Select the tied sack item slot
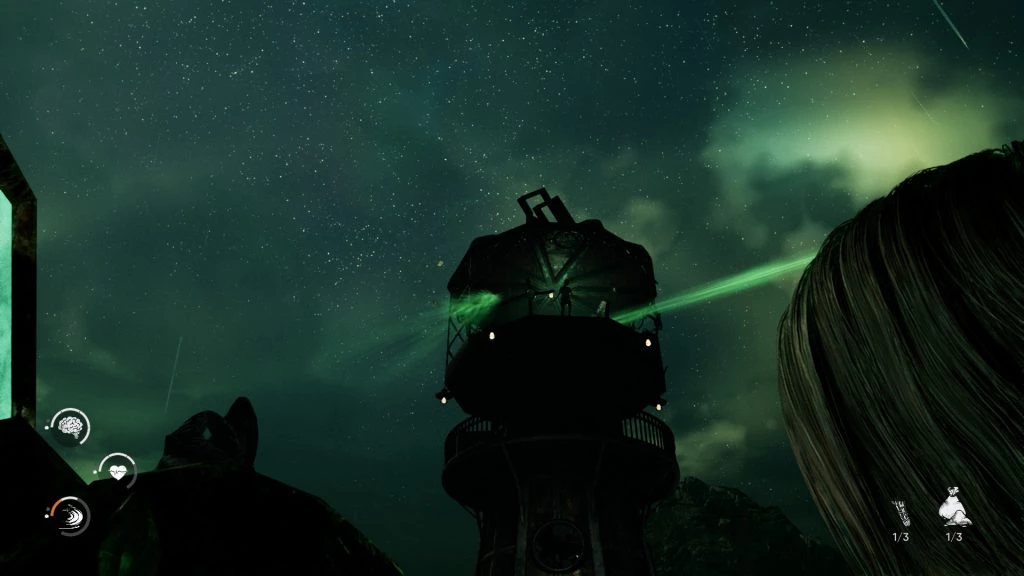Viewport: 1024px width, 576px height. coord(953,511)
